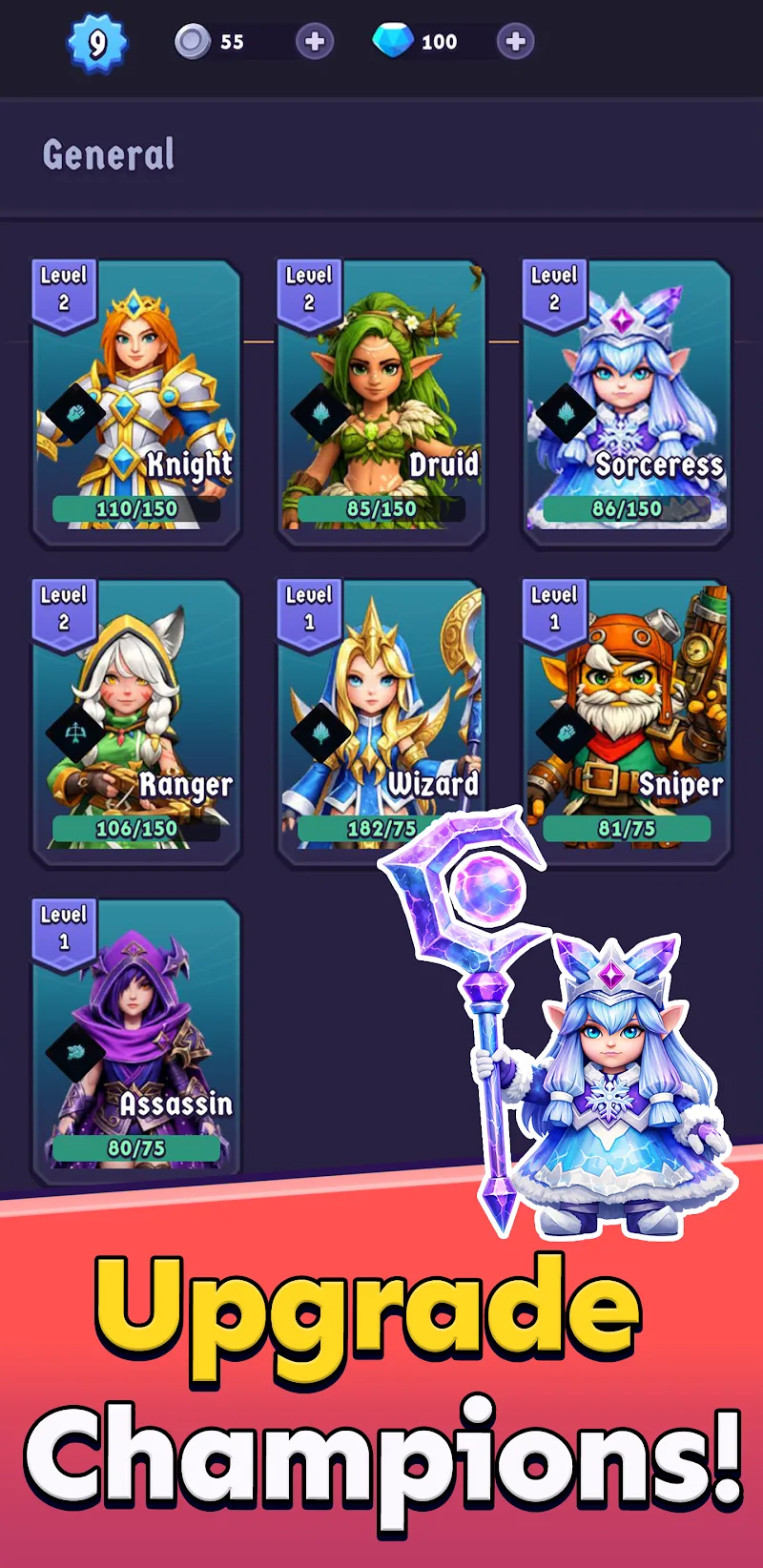Add more silver coins with plus button

coord(314,41)
